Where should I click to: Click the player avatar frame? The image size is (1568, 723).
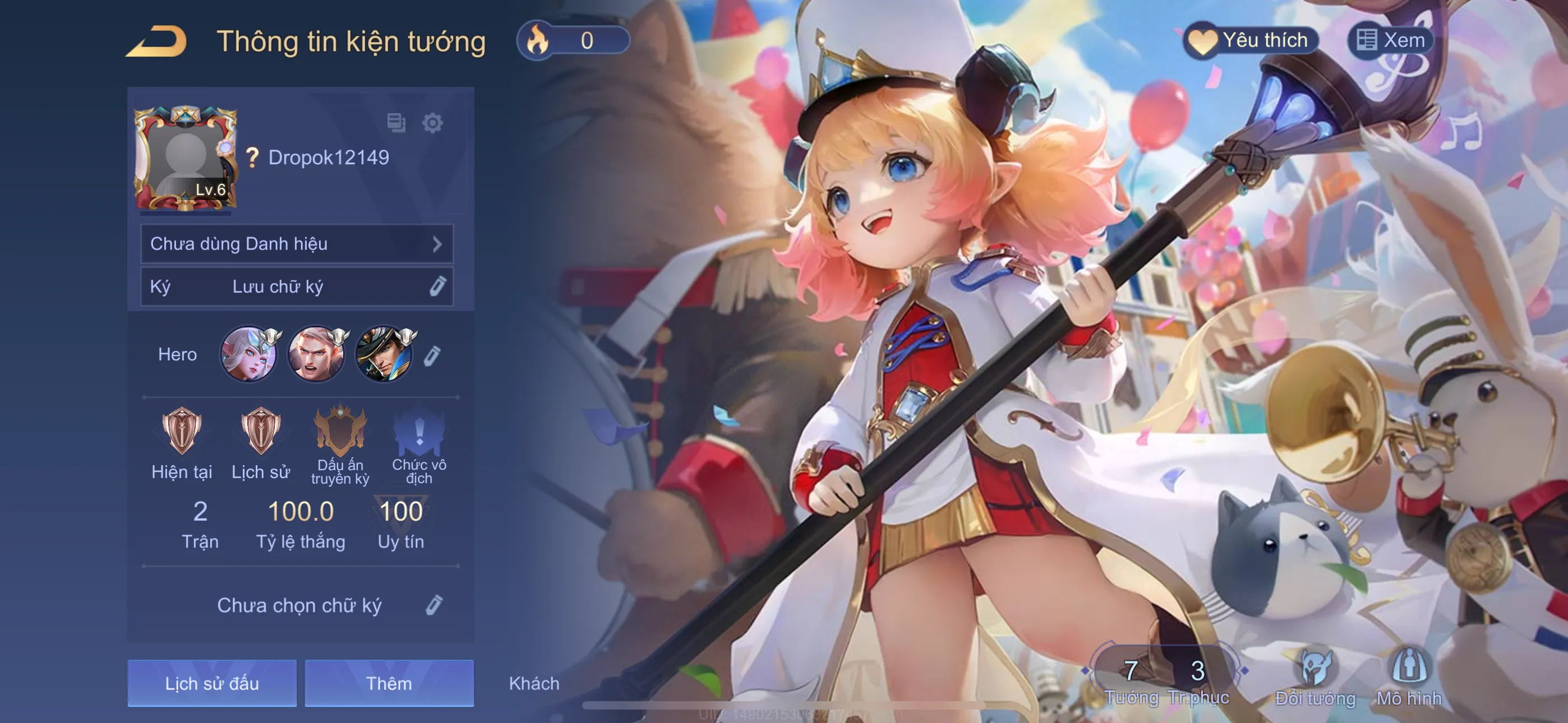pos(185,159)
